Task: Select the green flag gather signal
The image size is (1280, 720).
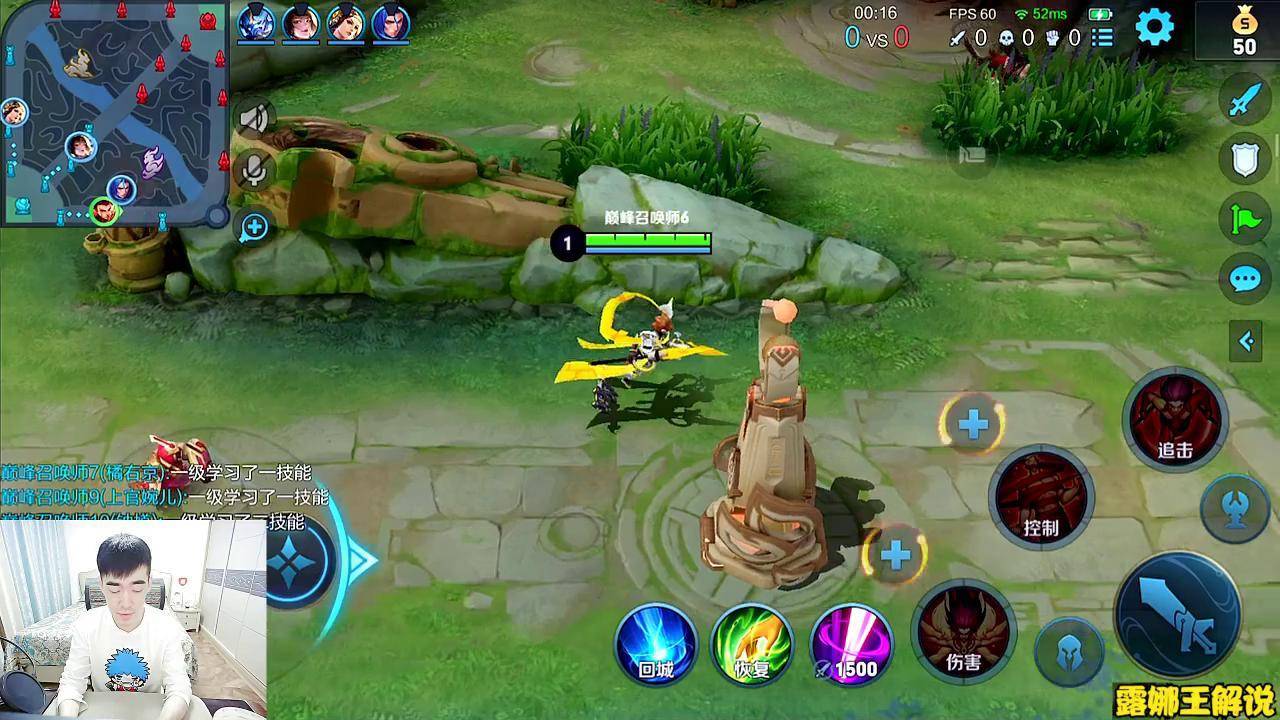Action: pyautogui.click(x=1245, y=218)
